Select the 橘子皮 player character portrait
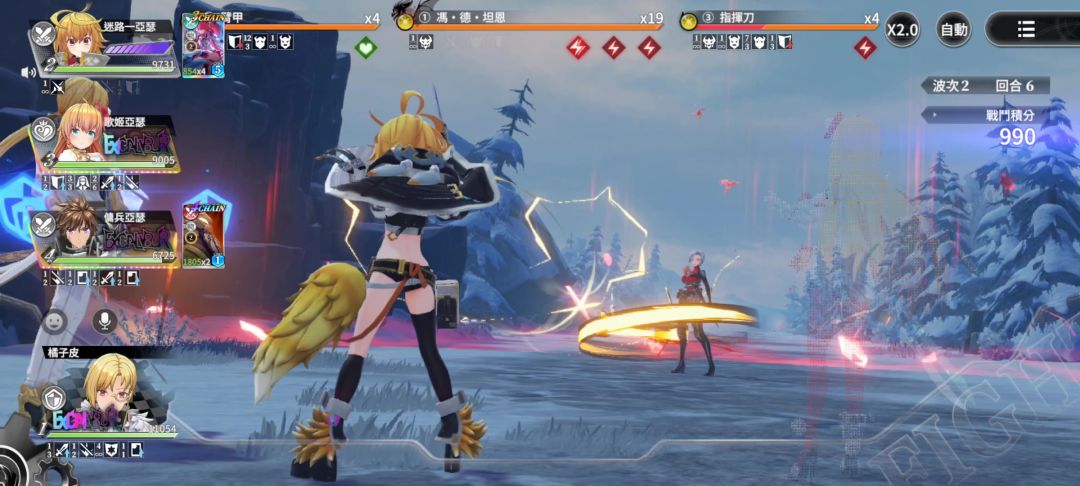1080x486 pixels. pyautogui.click(x=107, y=388)
